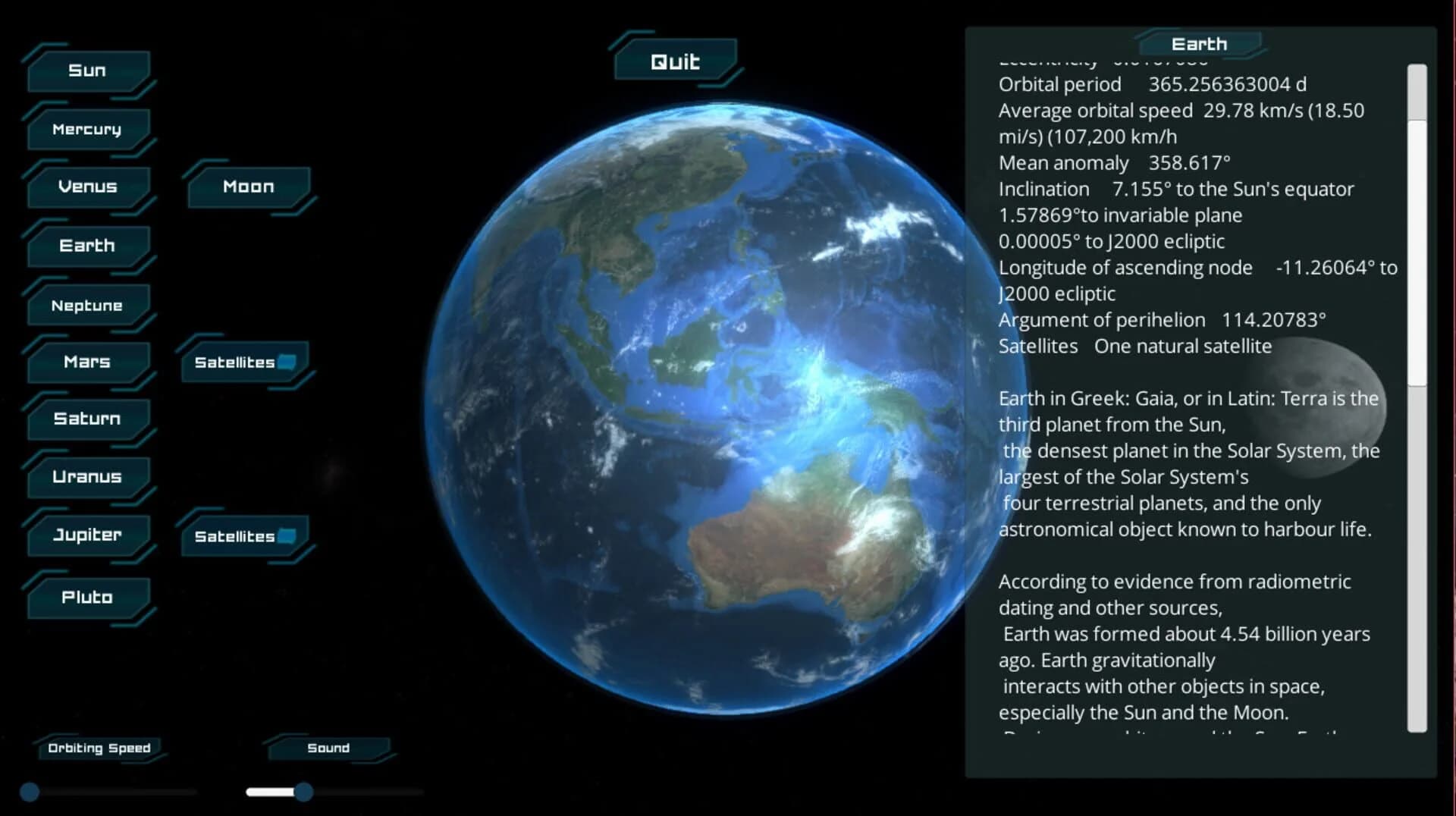View Neptune's information
The image size is (1456, 816).
87,305
